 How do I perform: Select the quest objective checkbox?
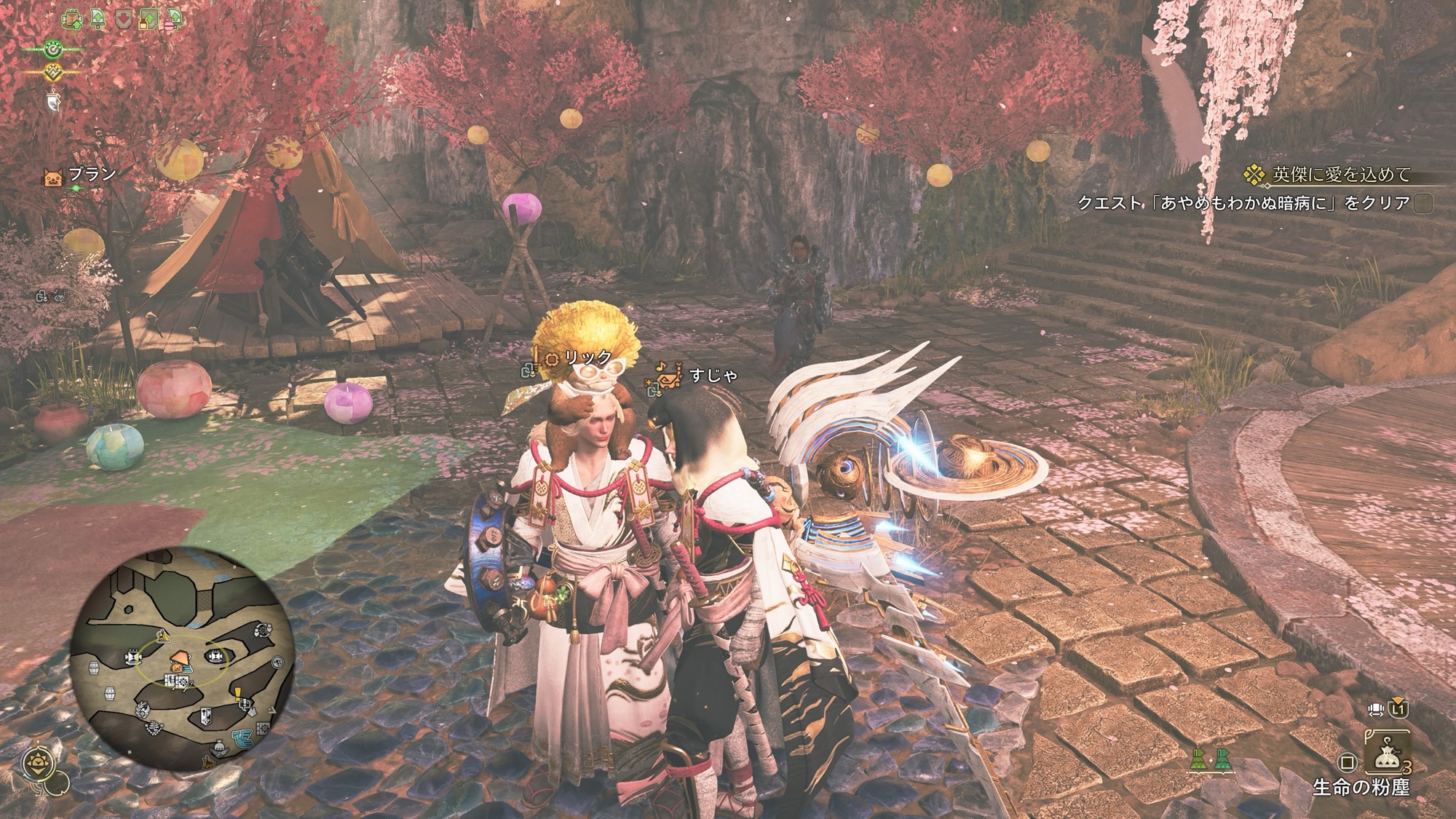tap(1423, 203)
